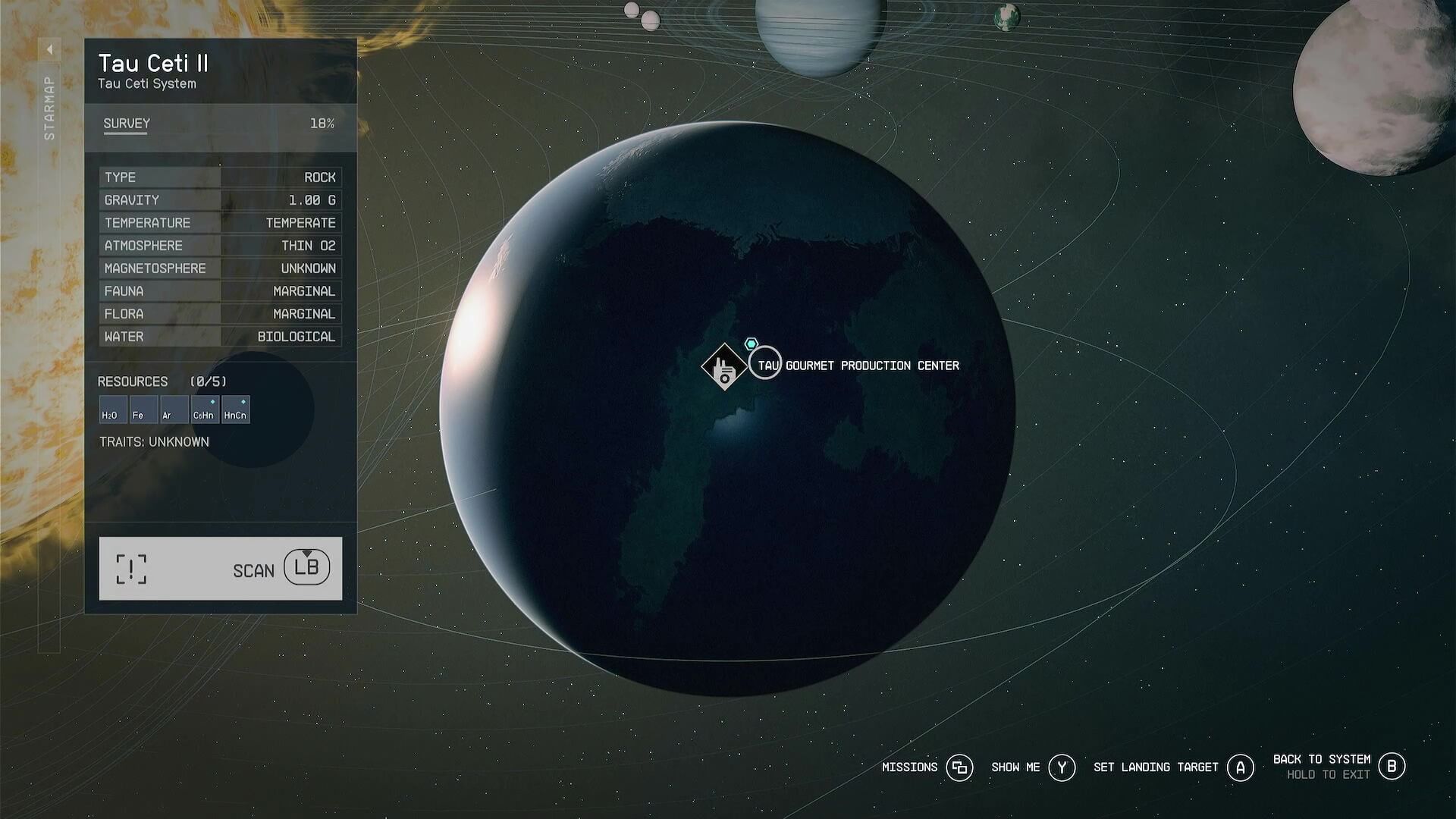
Task: Select the Fe iron resource tile
Action: coord(143,409)
